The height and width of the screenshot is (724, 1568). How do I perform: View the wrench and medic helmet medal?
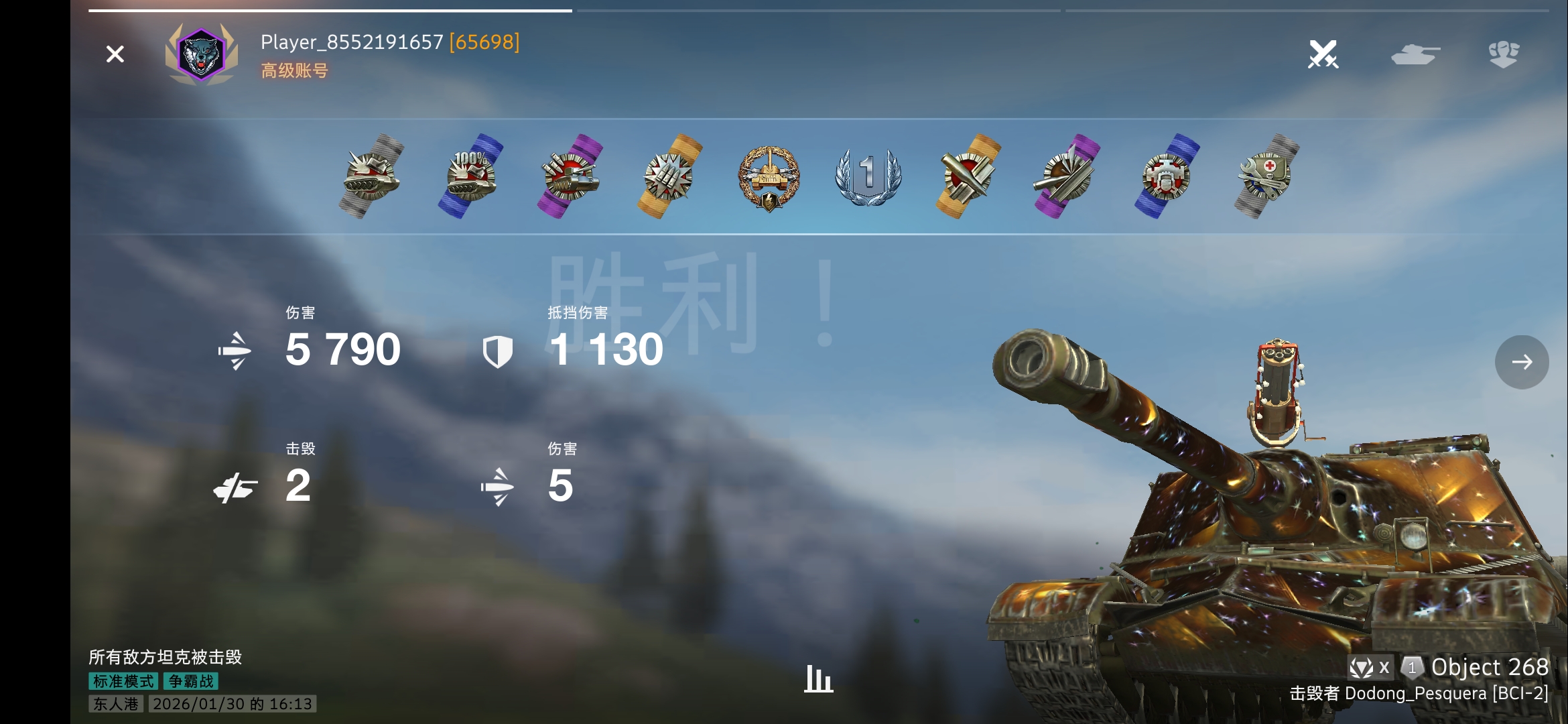coord(1266,176)
